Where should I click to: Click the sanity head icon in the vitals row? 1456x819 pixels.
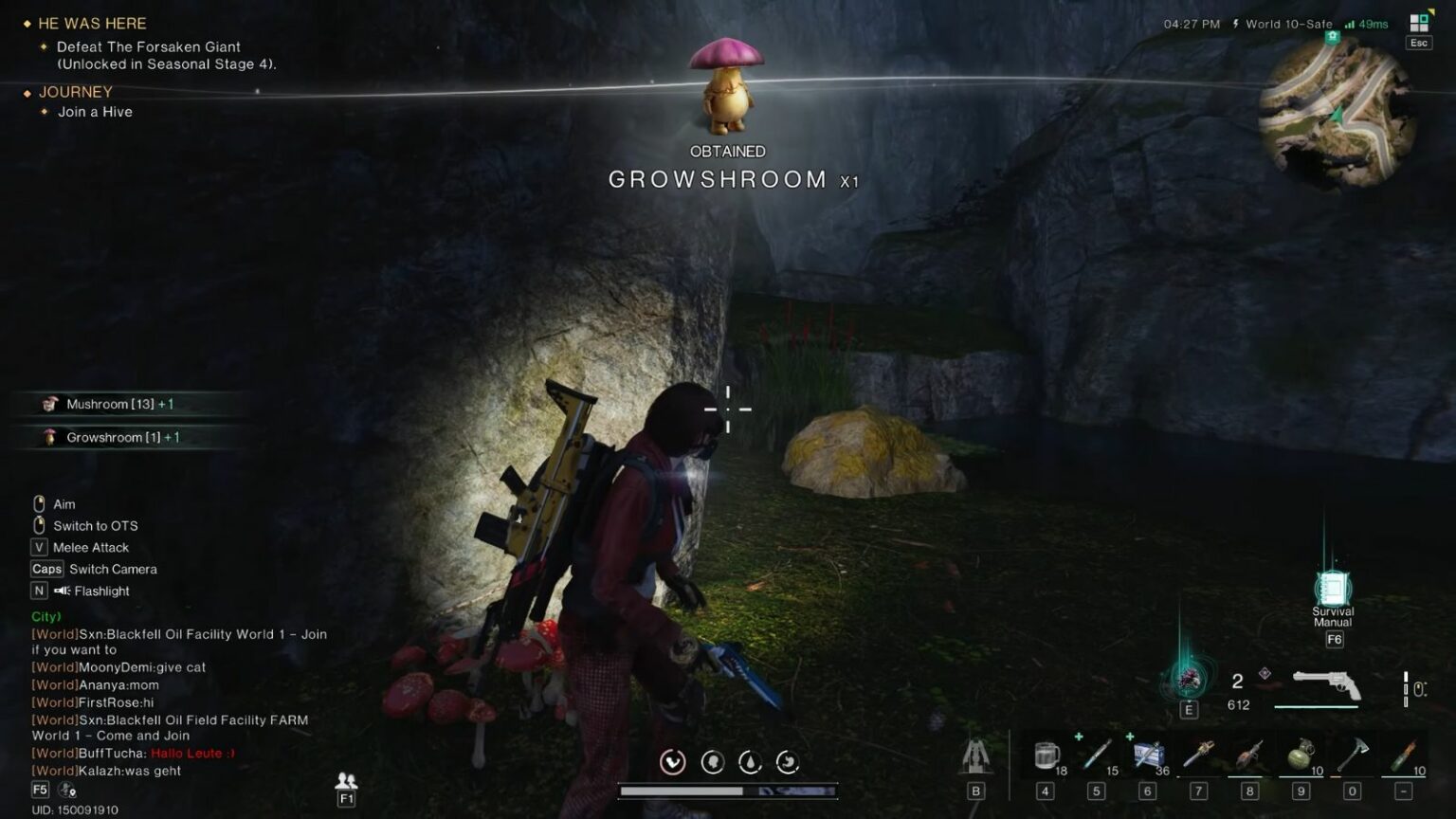(x=712, y=761)
